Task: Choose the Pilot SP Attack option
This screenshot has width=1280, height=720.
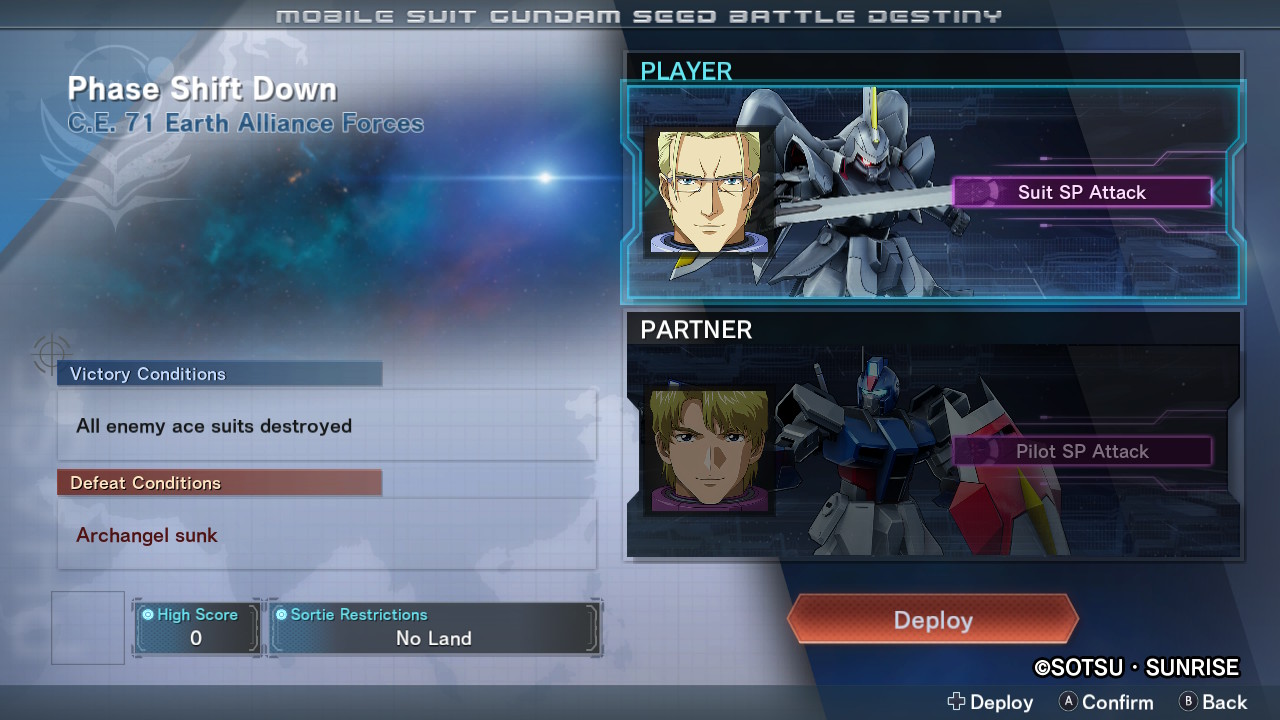Action: (x=1082, y=451)
